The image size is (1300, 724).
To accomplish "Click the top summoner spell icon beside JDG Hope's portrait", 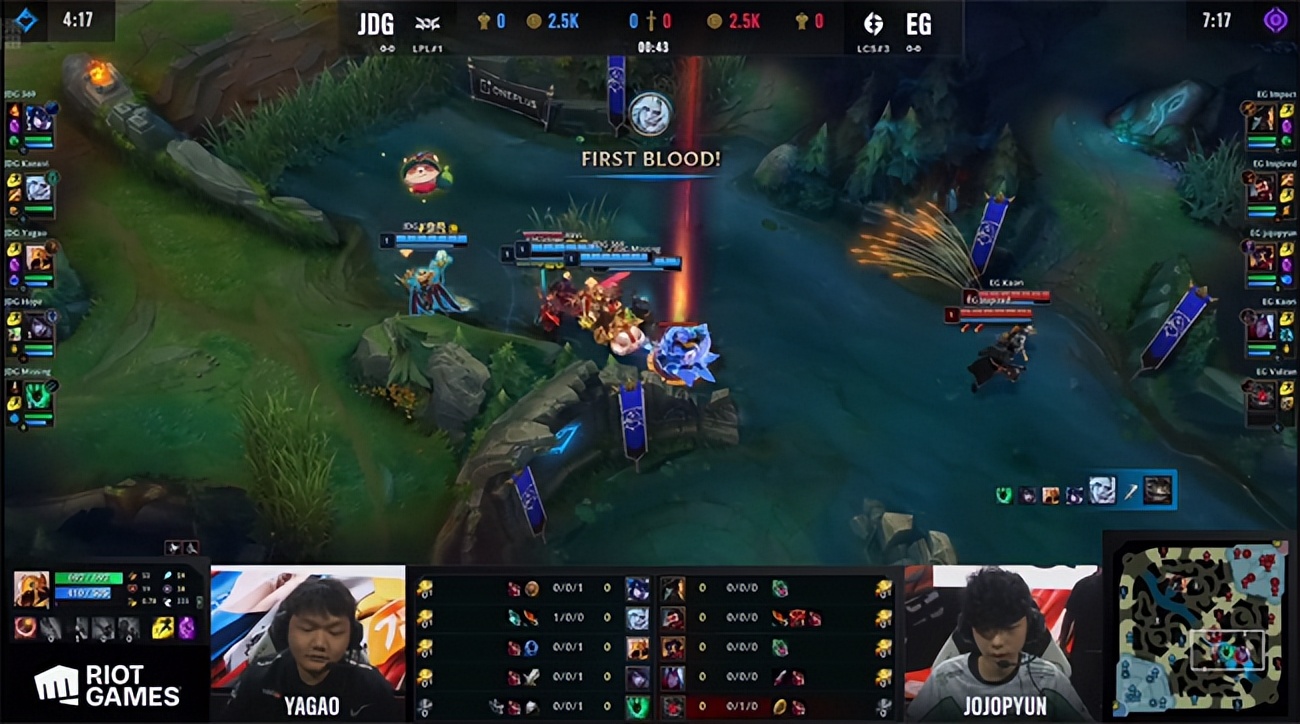I will 14,319.
